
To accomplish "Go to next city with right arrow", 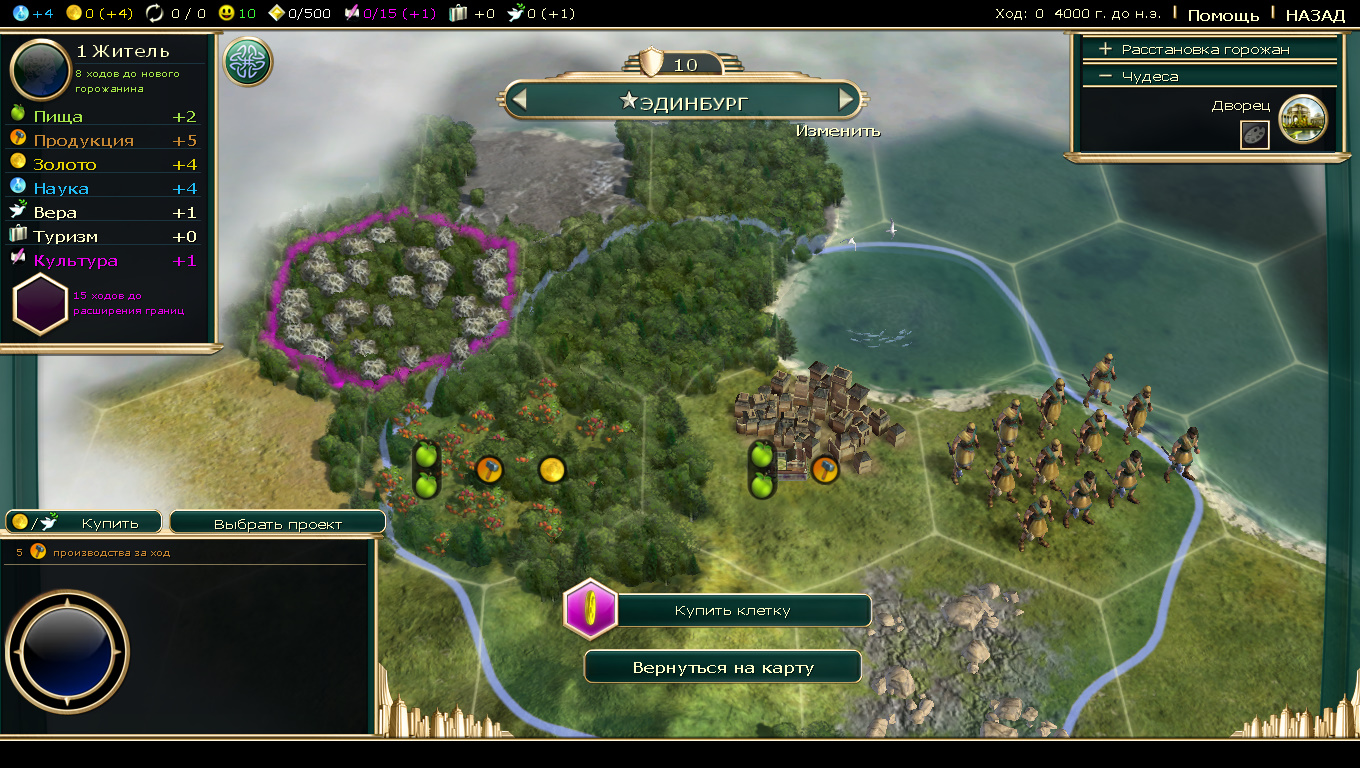I will click(x=848, y=100).
